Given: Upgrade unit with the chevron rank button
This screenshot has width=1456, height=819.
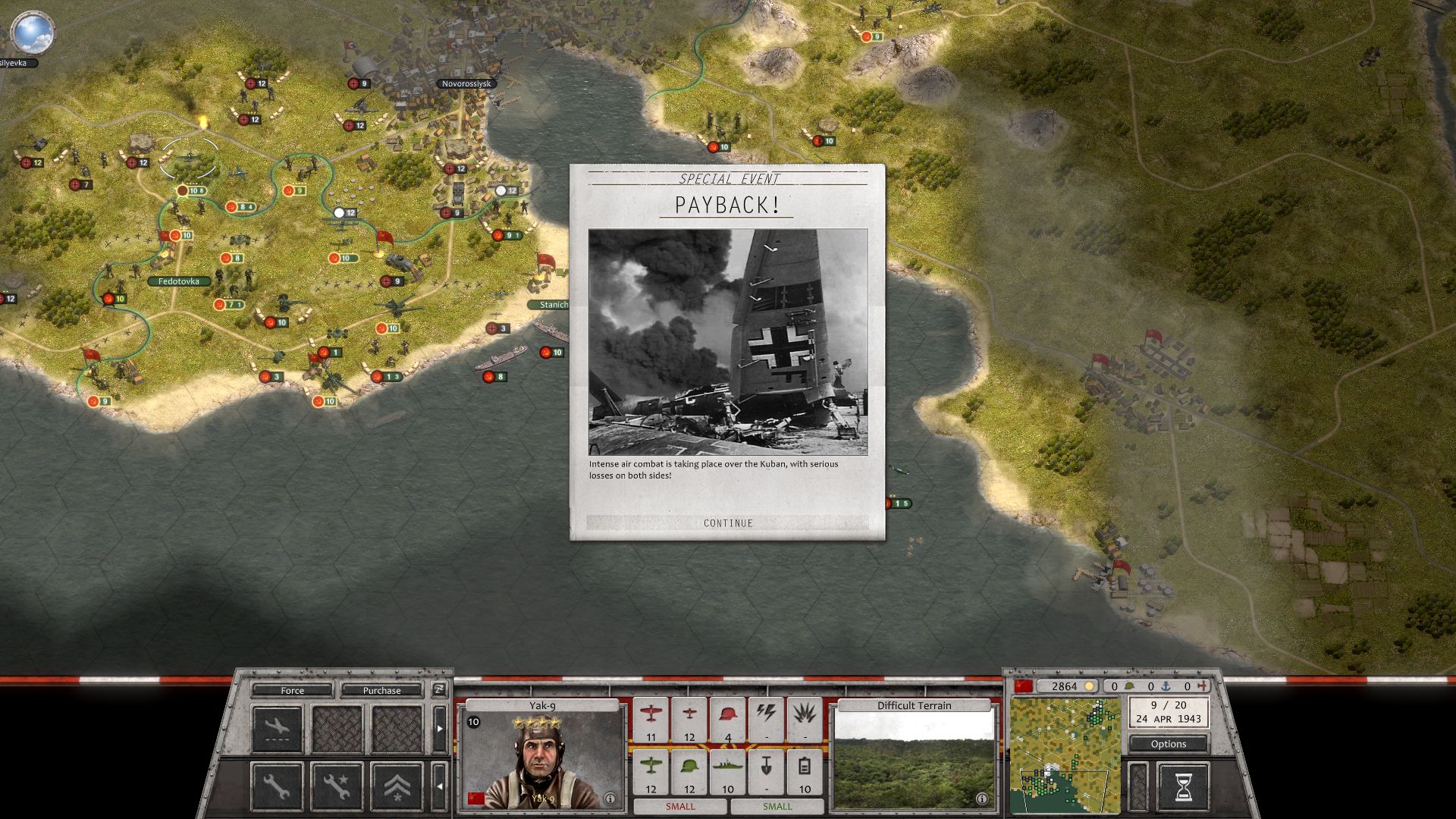Looking at the screenshot, I should point(397,787).
